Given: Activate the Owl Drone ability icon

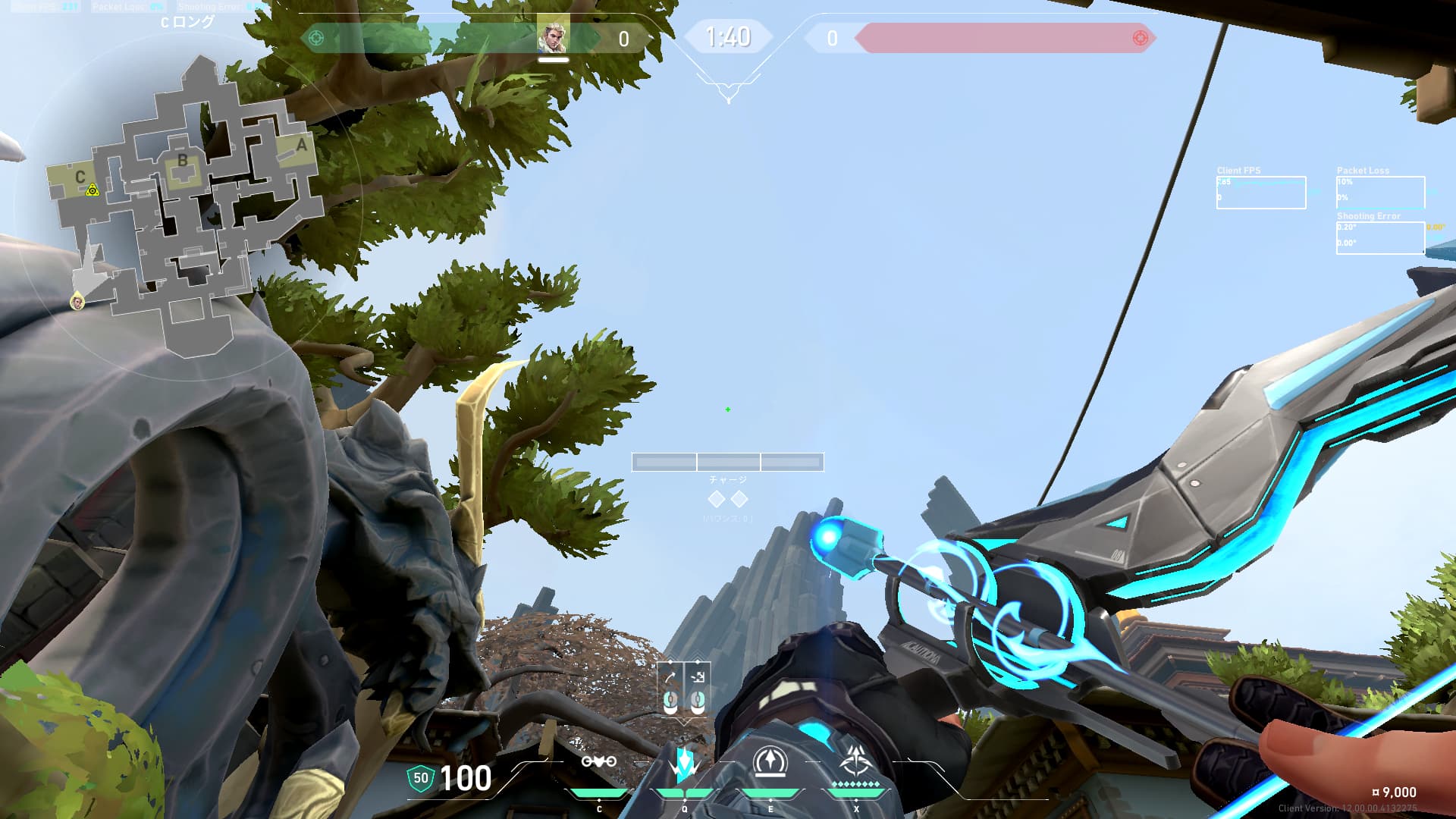Looking at the screenshot, I should (x=598, y=762).
